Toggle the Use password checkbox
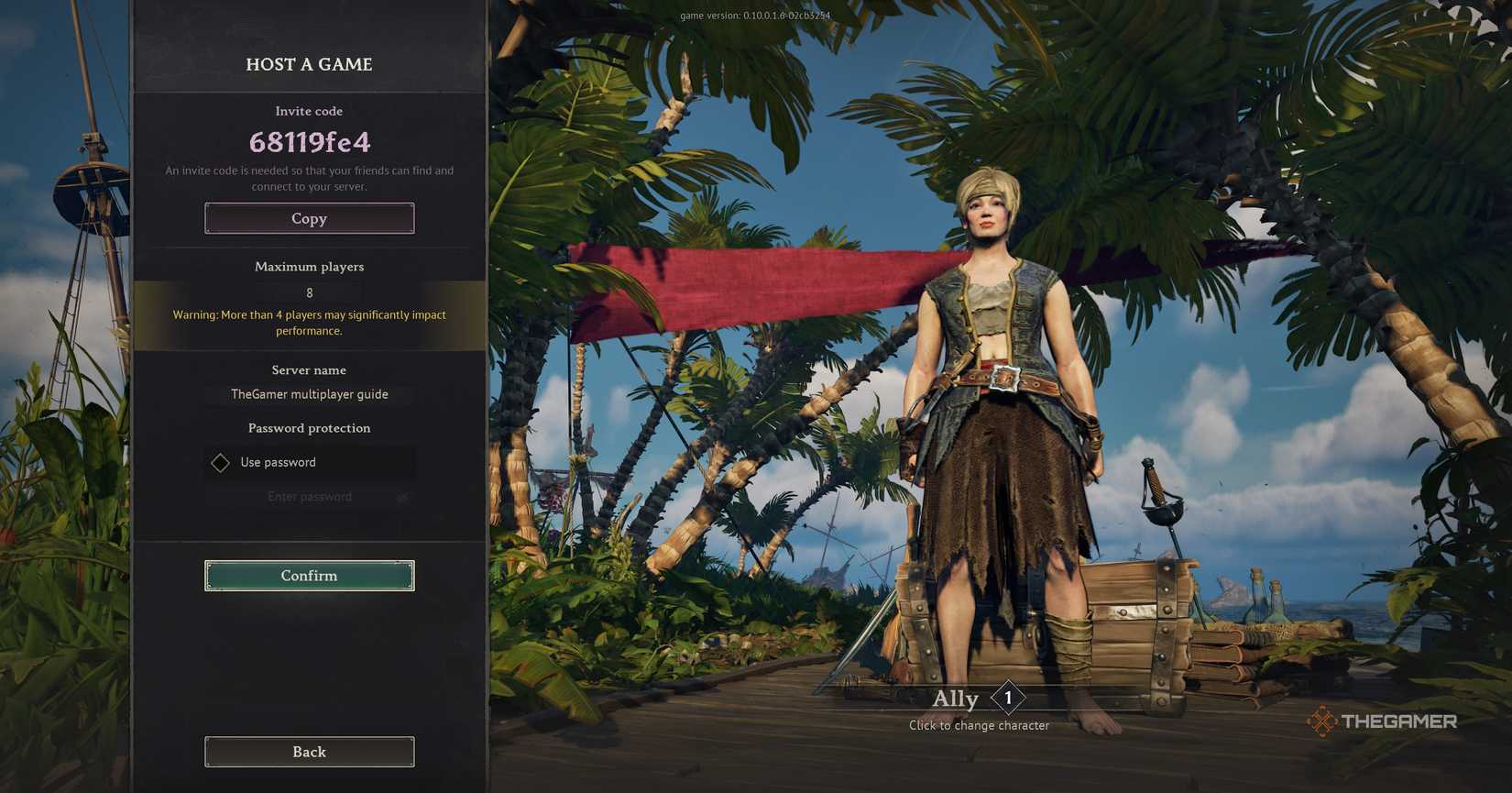Viewport: 1512px width, 793px height. [x=221, y=463]
